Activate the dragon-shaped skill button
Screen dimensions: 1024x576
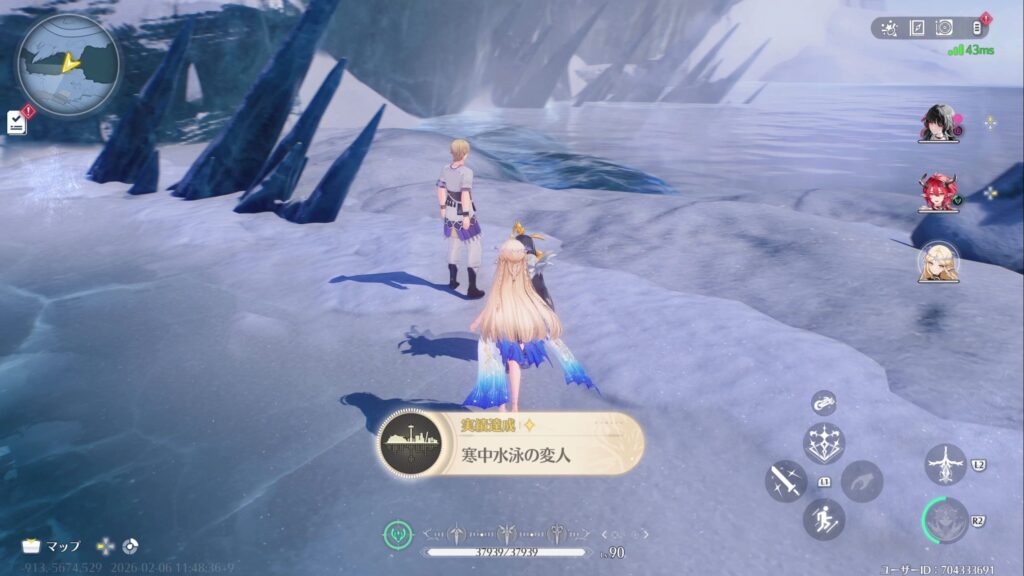coord(945,464)
